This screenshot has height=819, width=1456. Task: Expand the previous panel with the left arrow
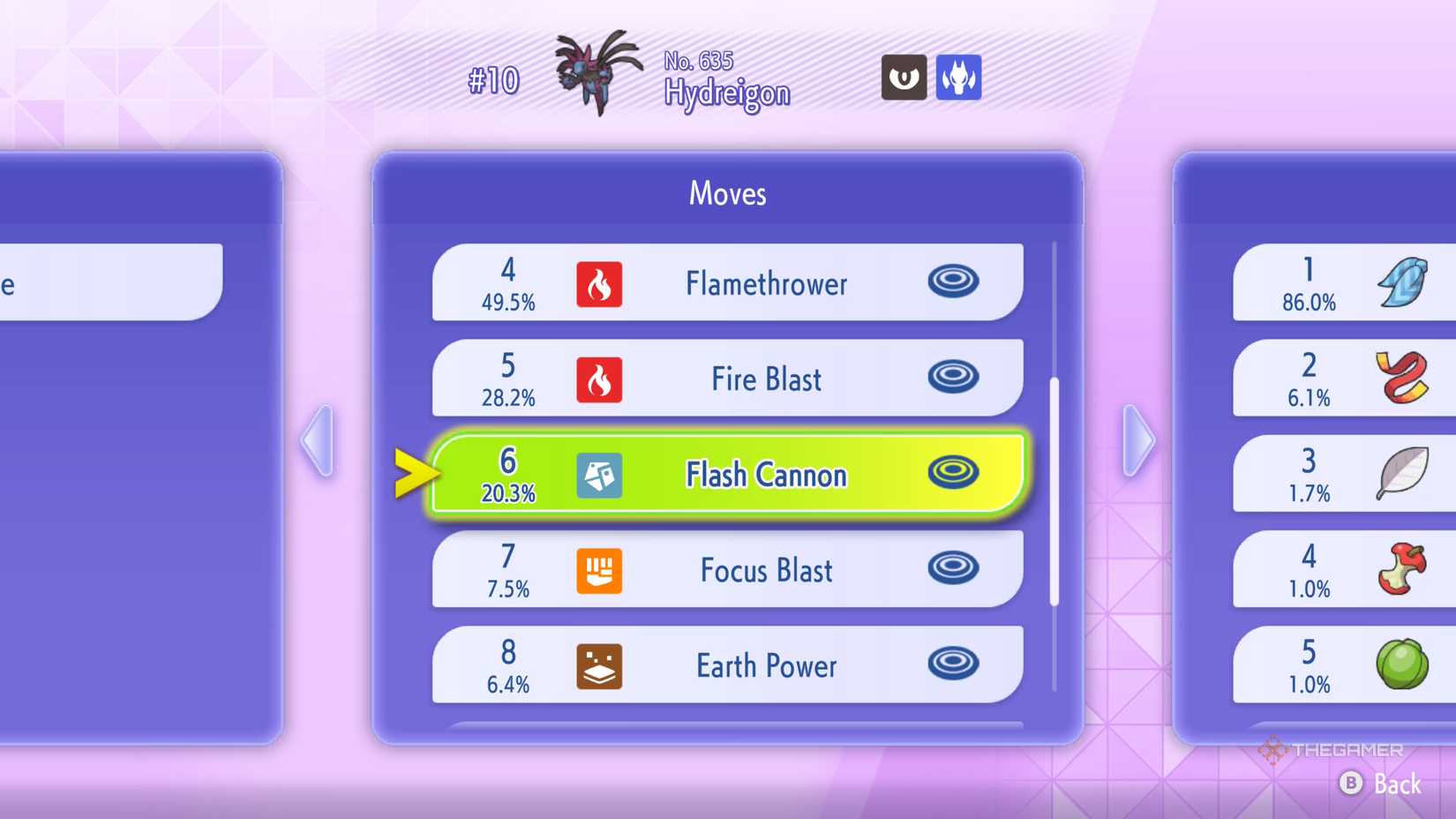coord(318,439)
